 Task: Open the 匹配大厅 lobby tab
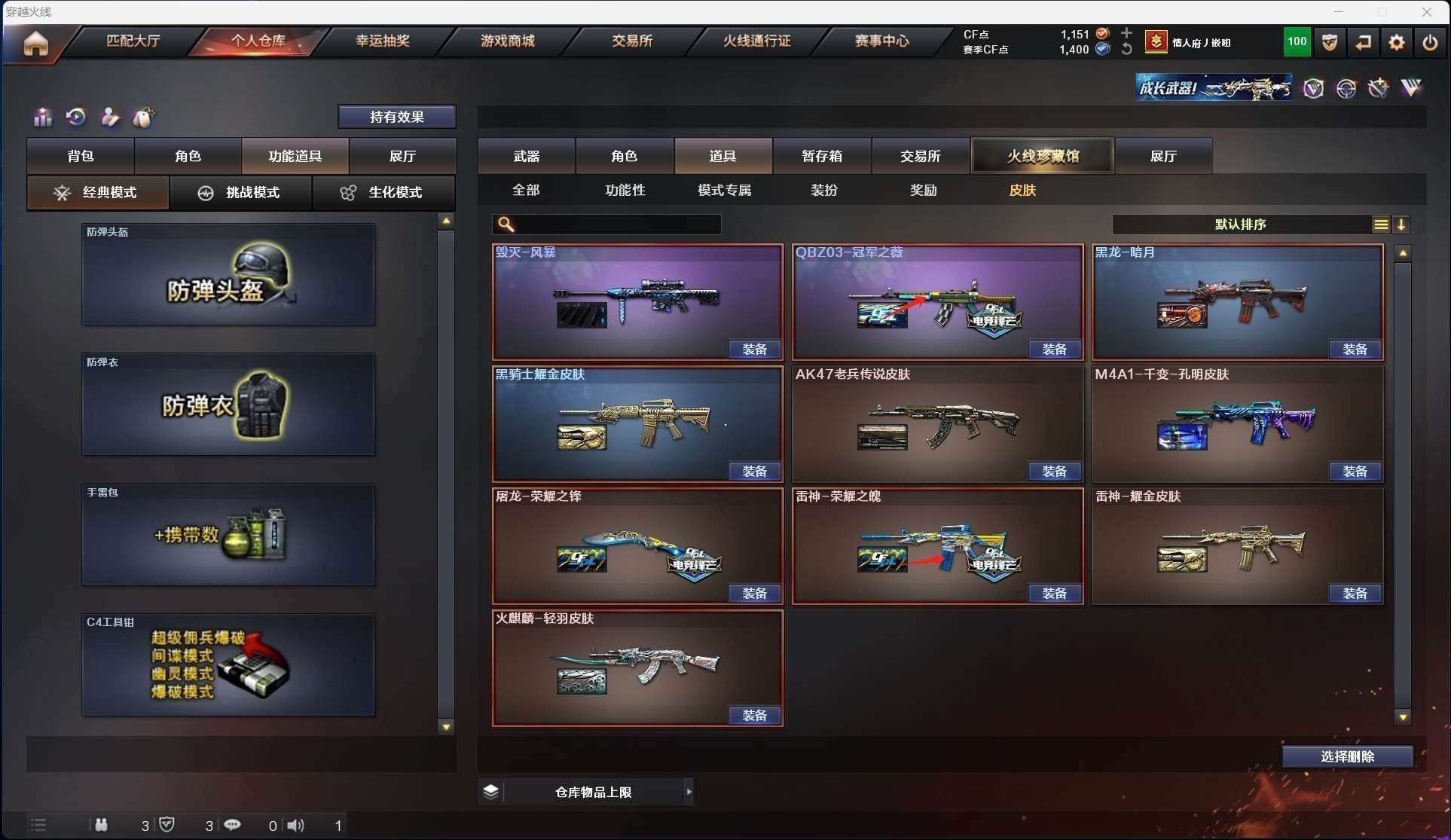tap(133, 41)
